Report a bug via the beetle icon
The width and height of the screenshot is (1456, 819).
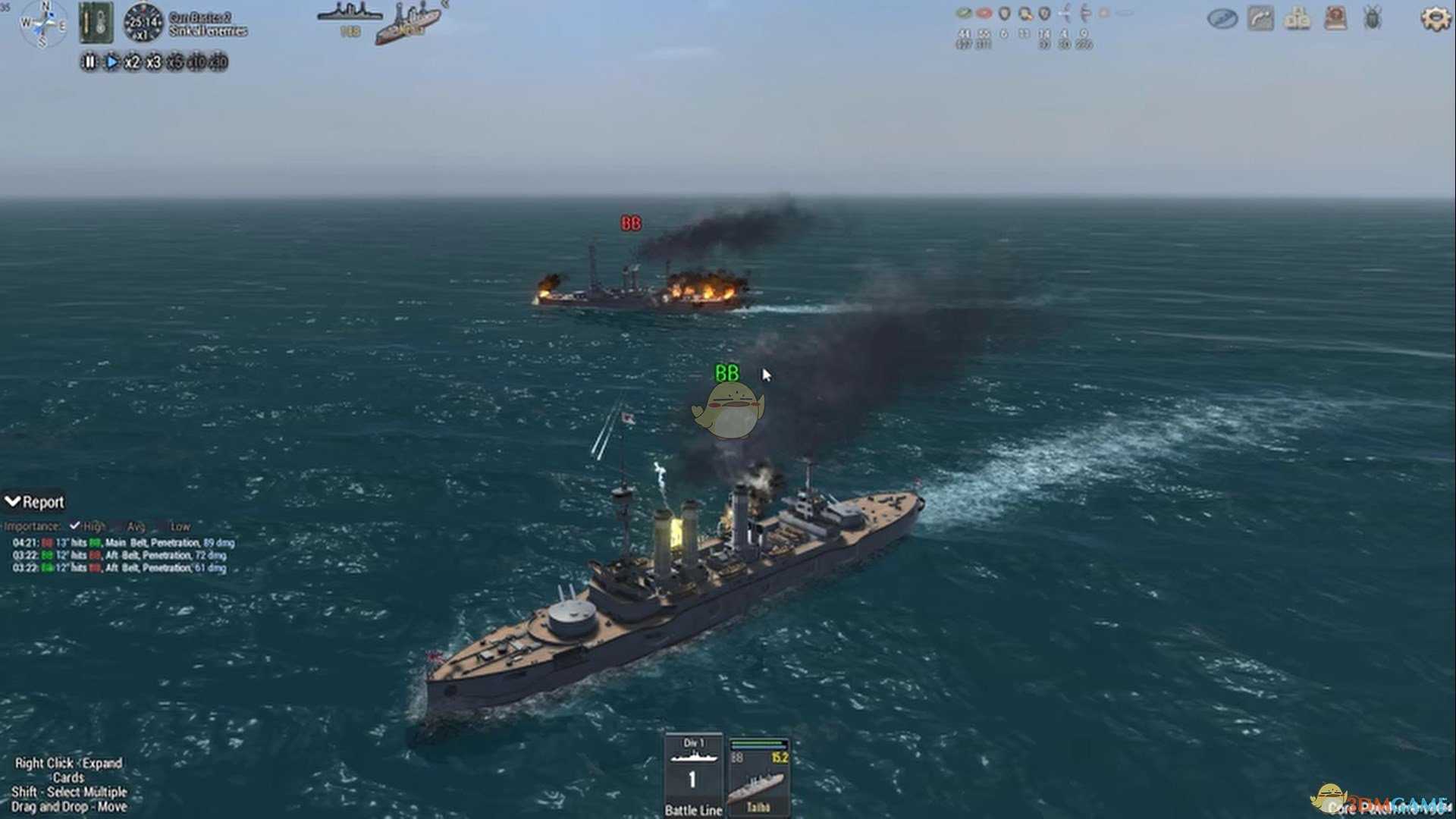pyautogui.click(x=1373, y=17)
